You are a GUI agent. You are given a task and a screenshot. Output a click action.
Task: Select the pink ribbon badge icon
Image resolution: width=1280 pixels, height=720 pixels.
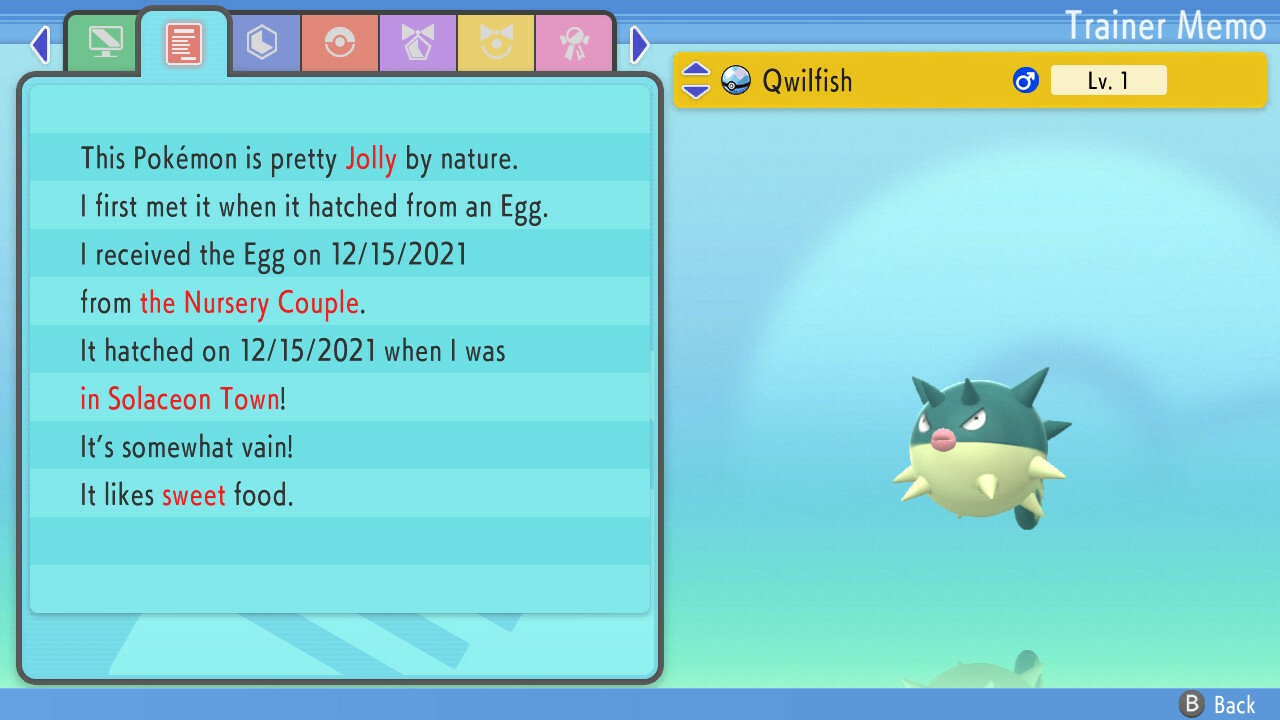point(574,42)
